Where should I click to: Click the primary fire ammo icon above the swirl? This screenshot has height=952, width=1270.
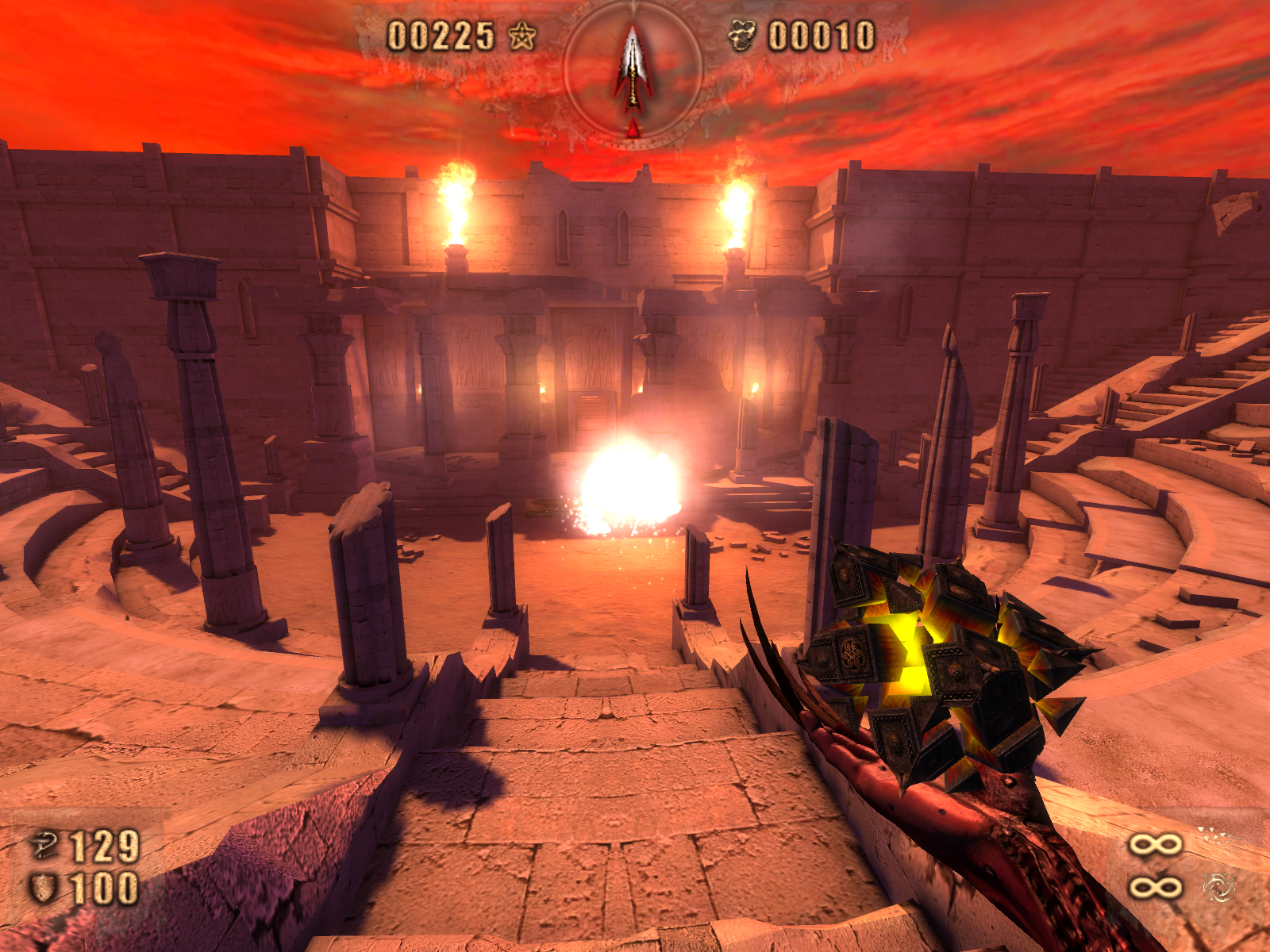[x=1214, y=839]
